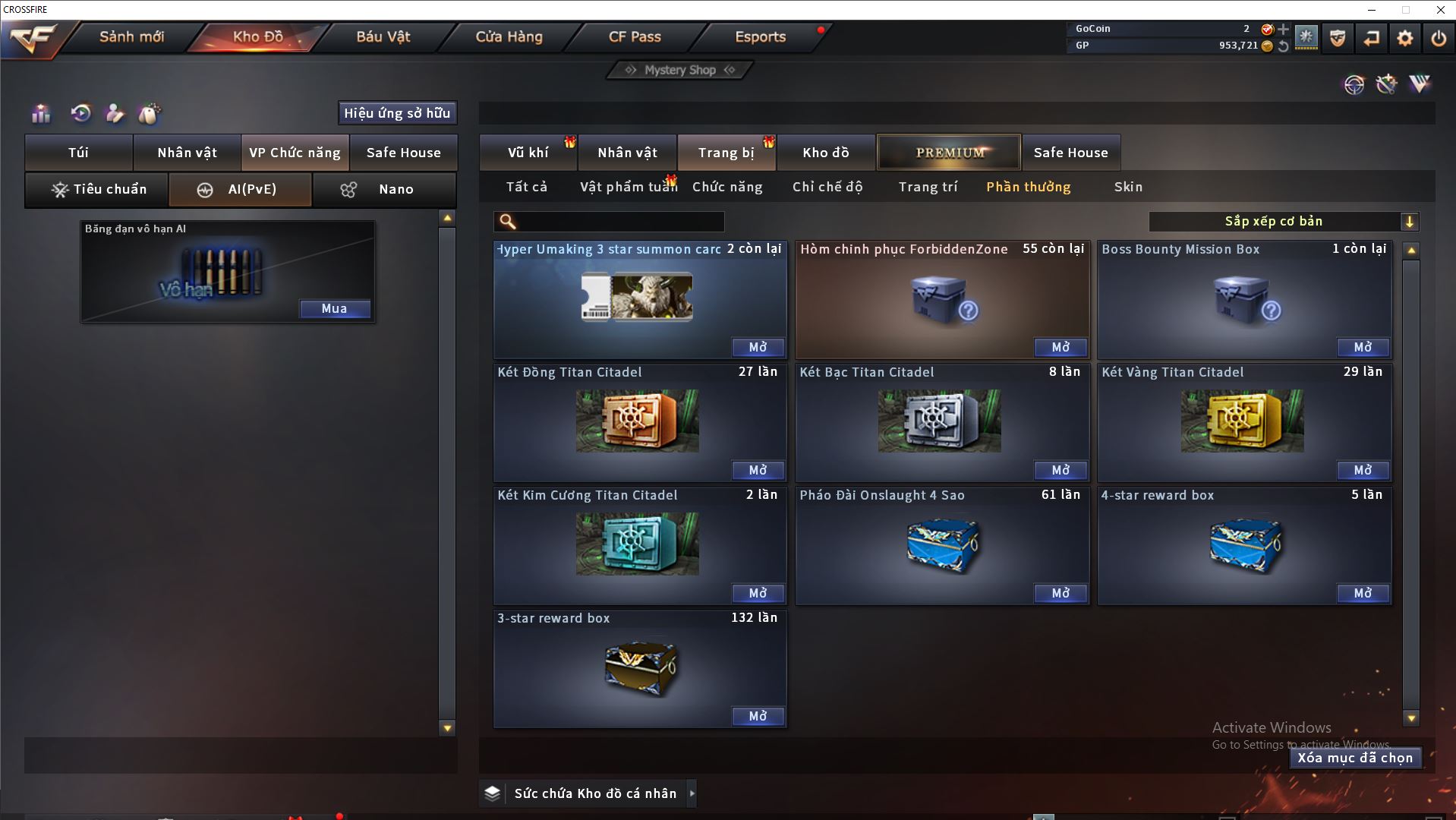Open the 3-star reward box
1456x820 pixels.
pos(758,716)
